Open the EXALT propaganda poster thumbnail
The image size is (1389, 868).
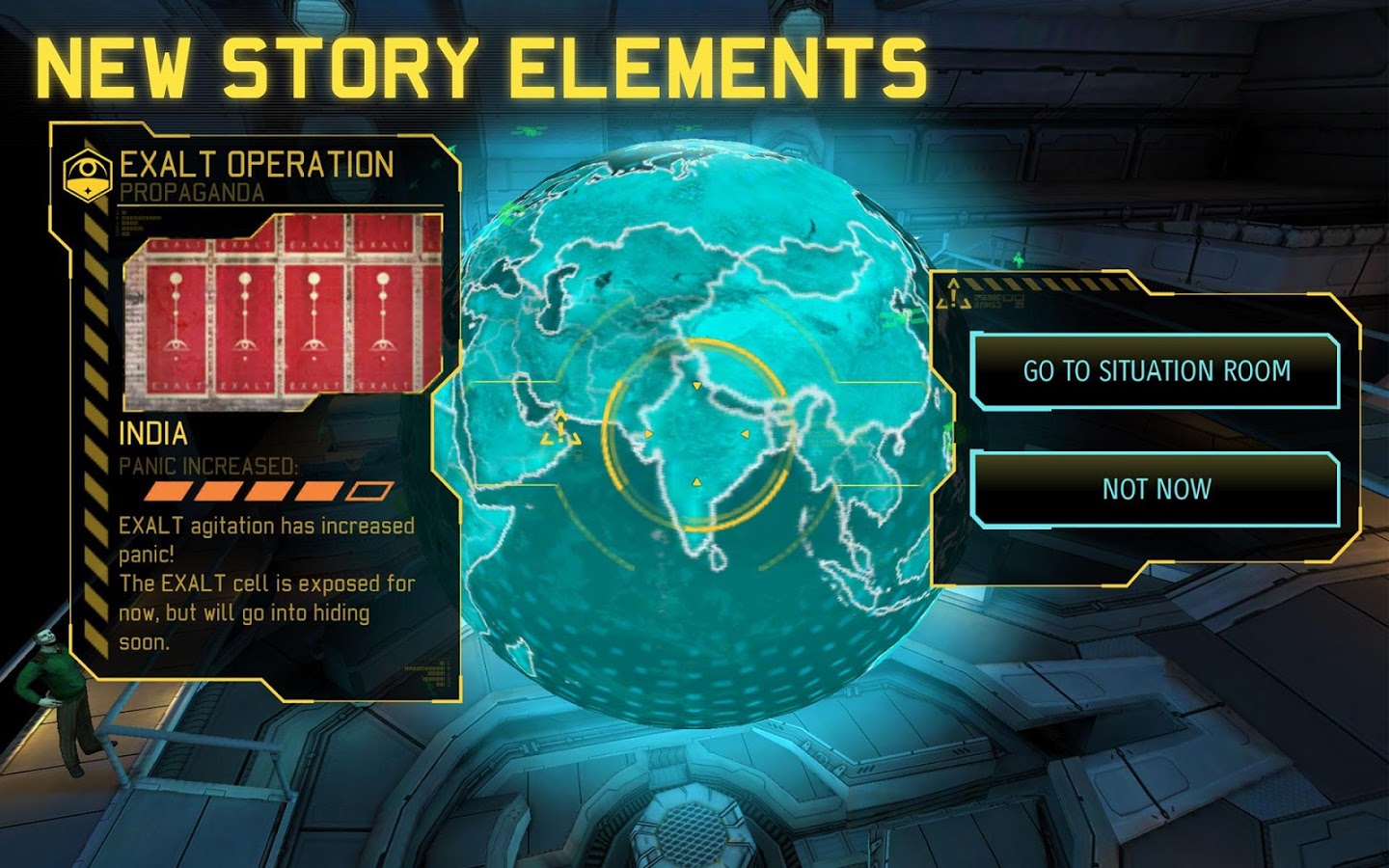click(x=273, y=309)
